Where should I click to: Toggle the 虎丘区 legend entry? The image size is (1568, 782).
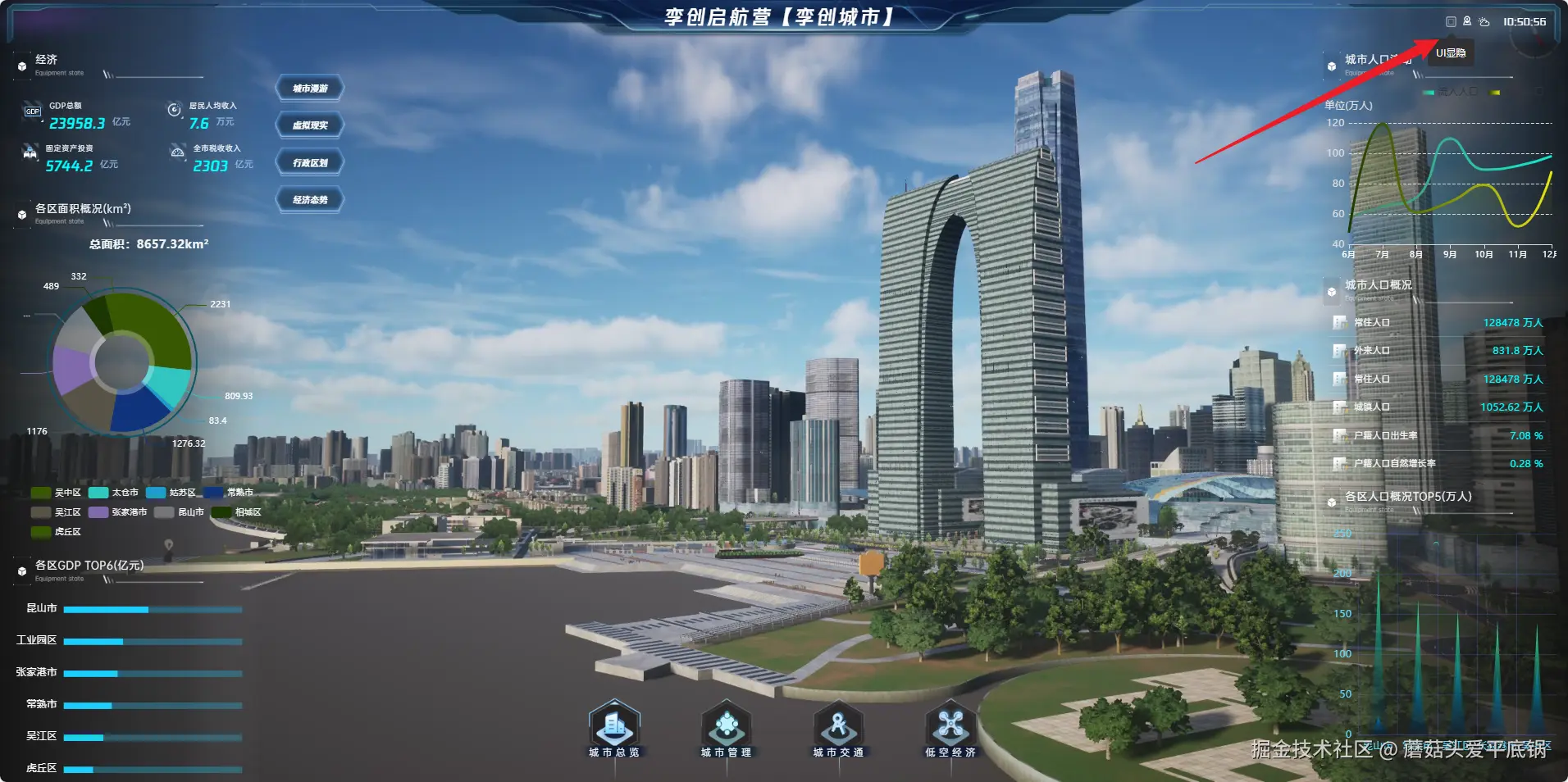tap(56, 532)
